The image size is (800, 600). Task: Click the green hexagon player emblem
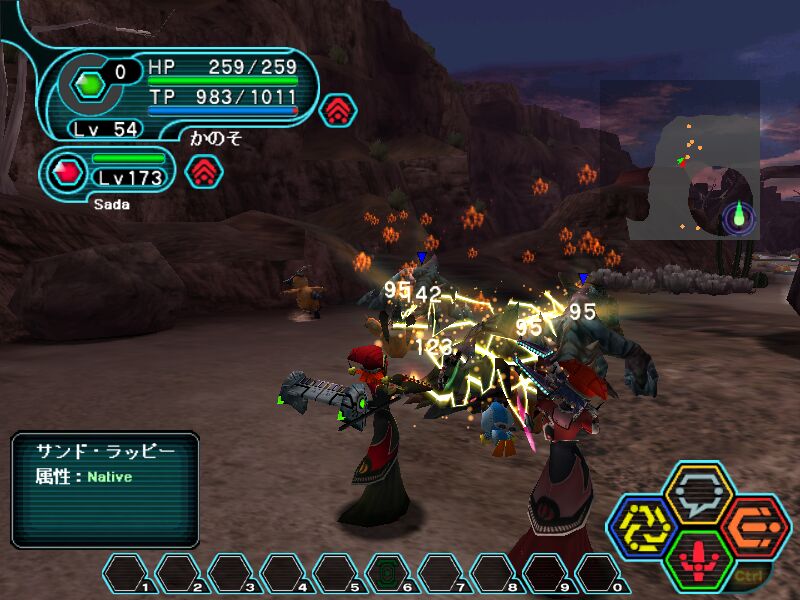click(x=90, y=85)
